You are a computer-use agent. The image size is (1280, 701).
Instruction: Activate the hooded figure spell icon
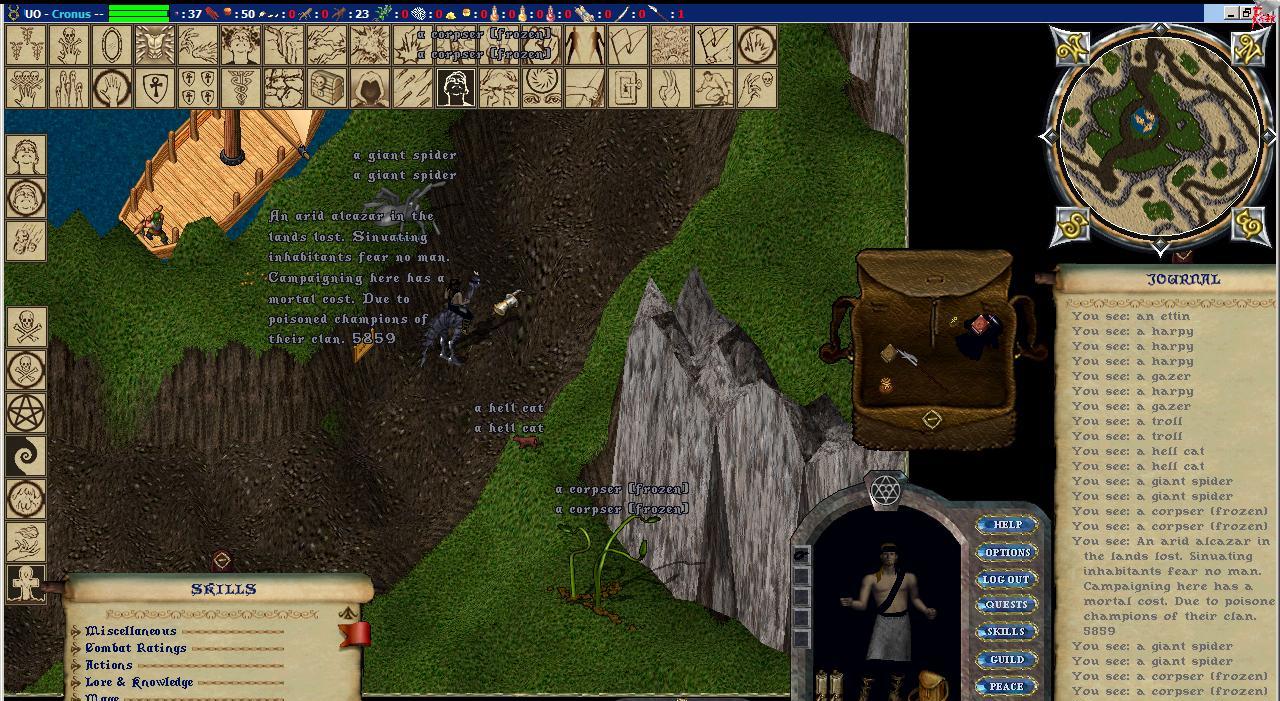[370, 88]
